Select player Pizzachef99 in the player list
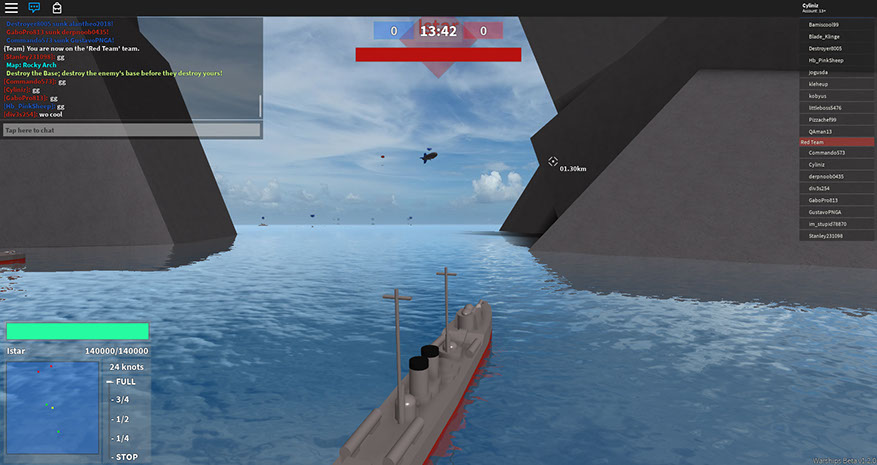877x465 pixels. [836, 119]
